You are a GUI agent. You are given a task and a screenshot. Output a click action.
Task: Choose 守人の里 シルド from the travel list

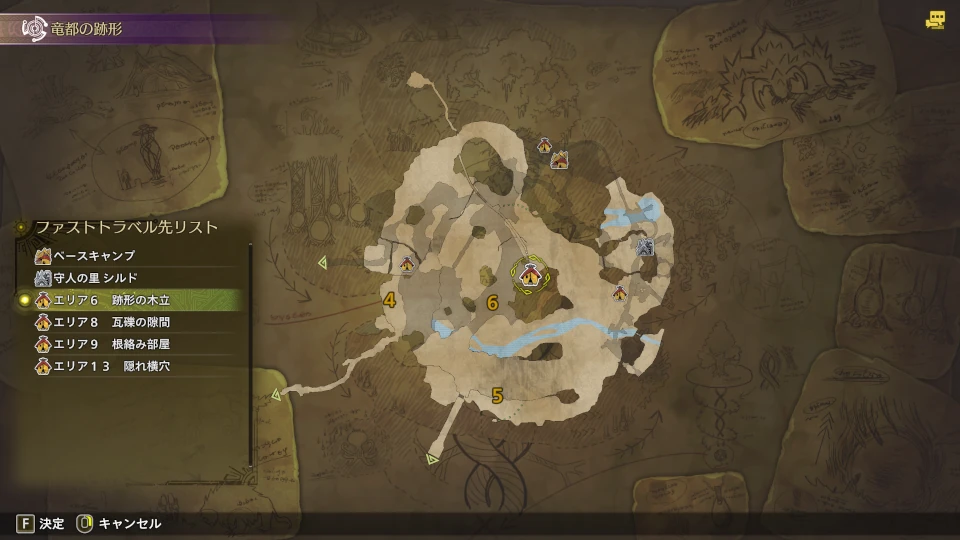coord(96,277)
